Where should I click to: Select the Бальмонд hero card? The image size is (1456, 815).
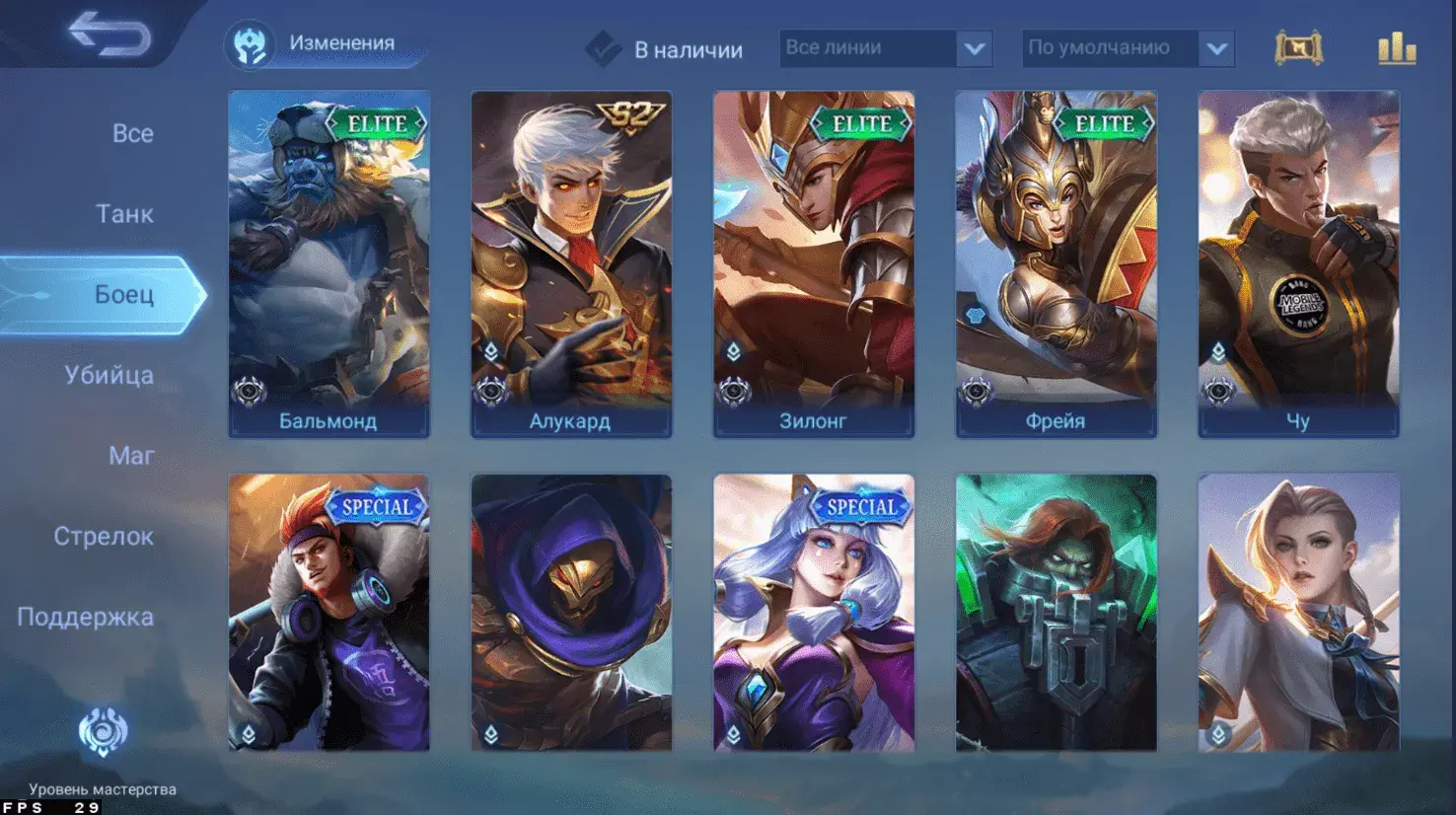coord(328,263)
